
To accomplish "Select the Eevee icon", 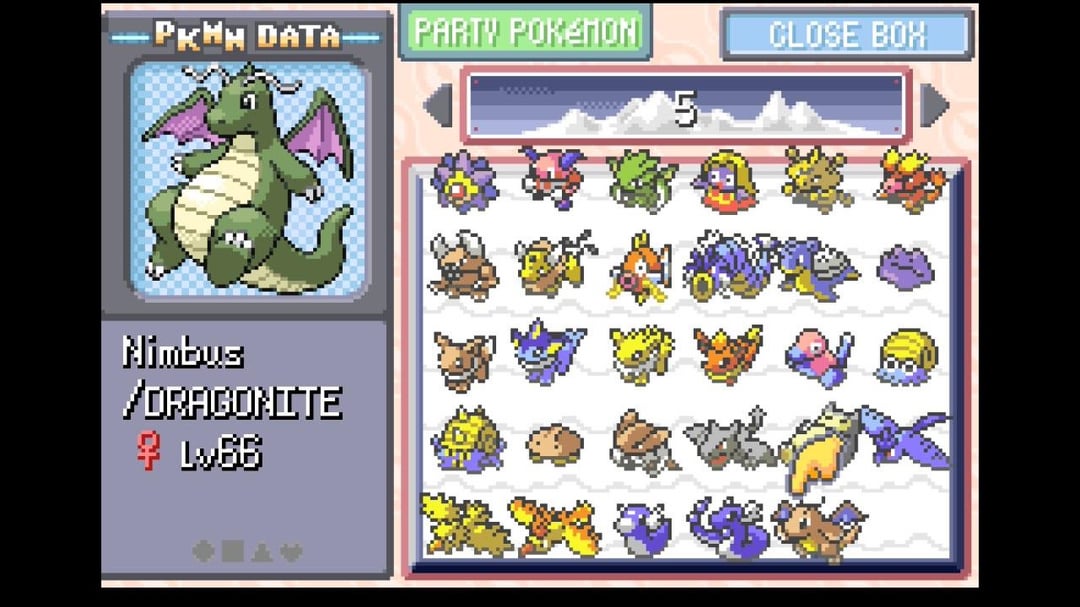I will click(463, 355).
